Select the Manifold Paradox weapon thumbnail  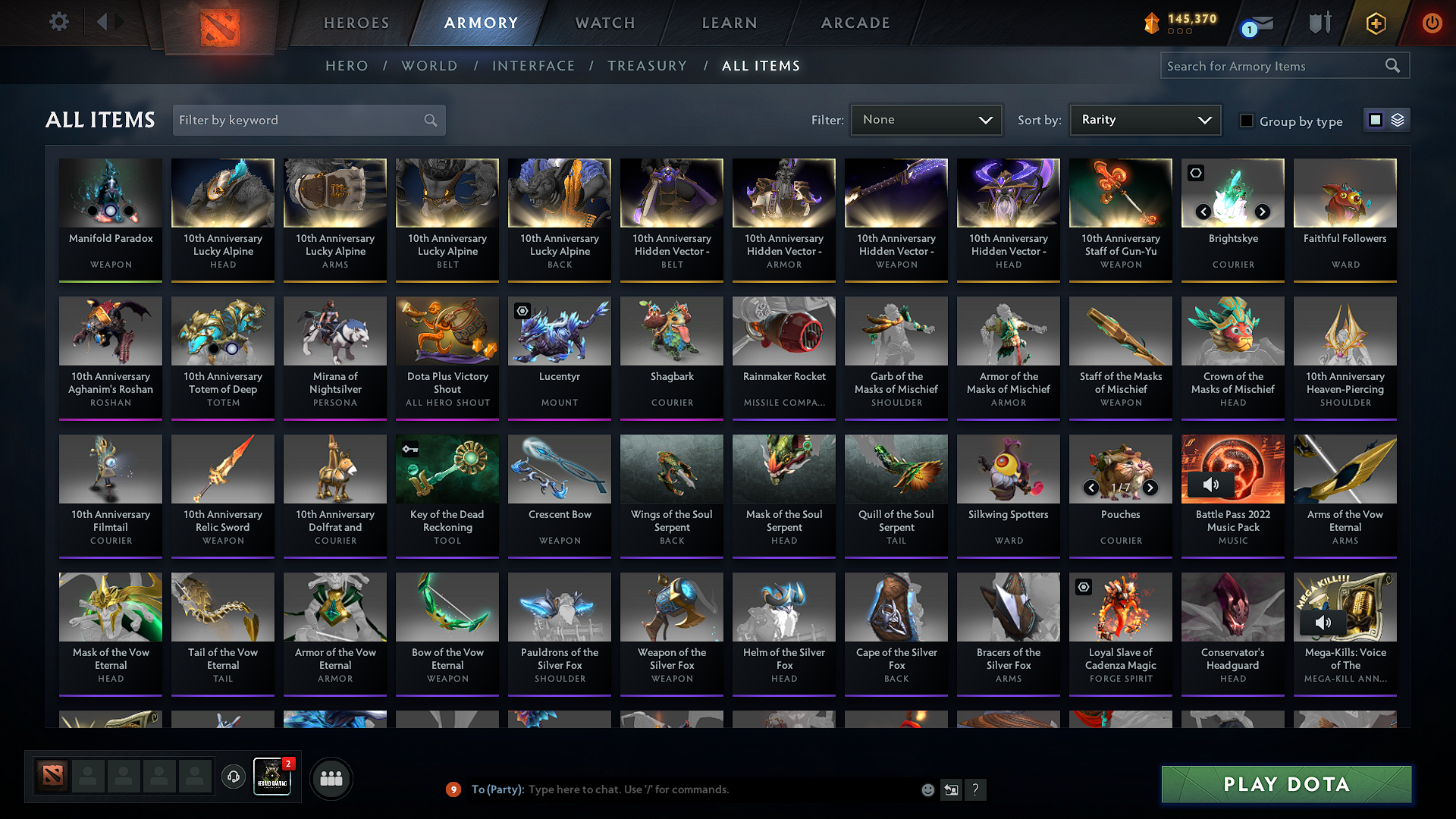pyautogui.click(x=110, y=193)
